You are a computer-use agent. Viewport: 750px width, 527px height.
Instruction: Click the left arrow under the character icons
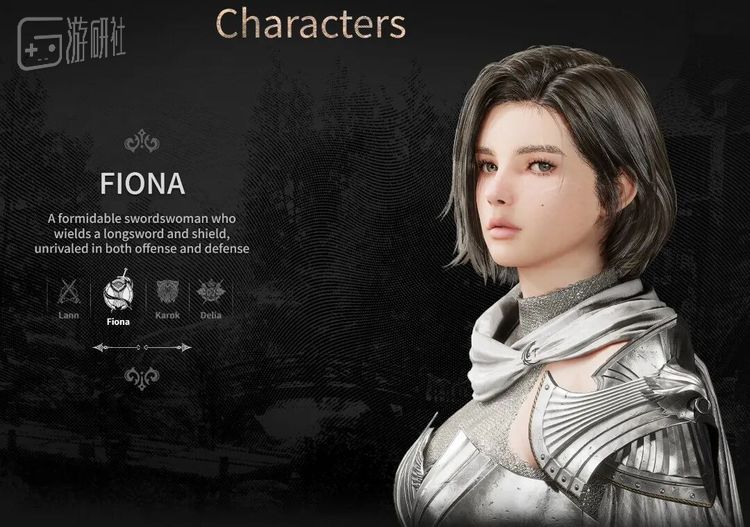(100, 347)
